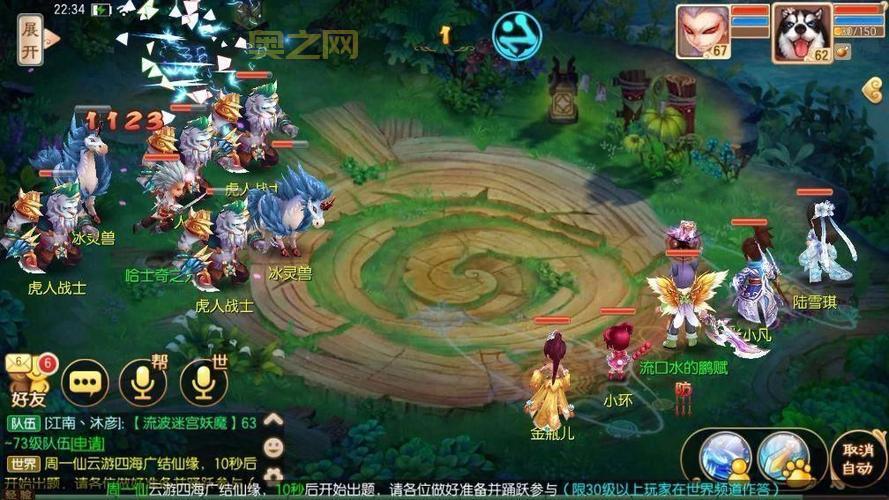This screenshot has width=889, height=500.
Task: Open the 队伍 team channel tag
Action: (22, 423)
